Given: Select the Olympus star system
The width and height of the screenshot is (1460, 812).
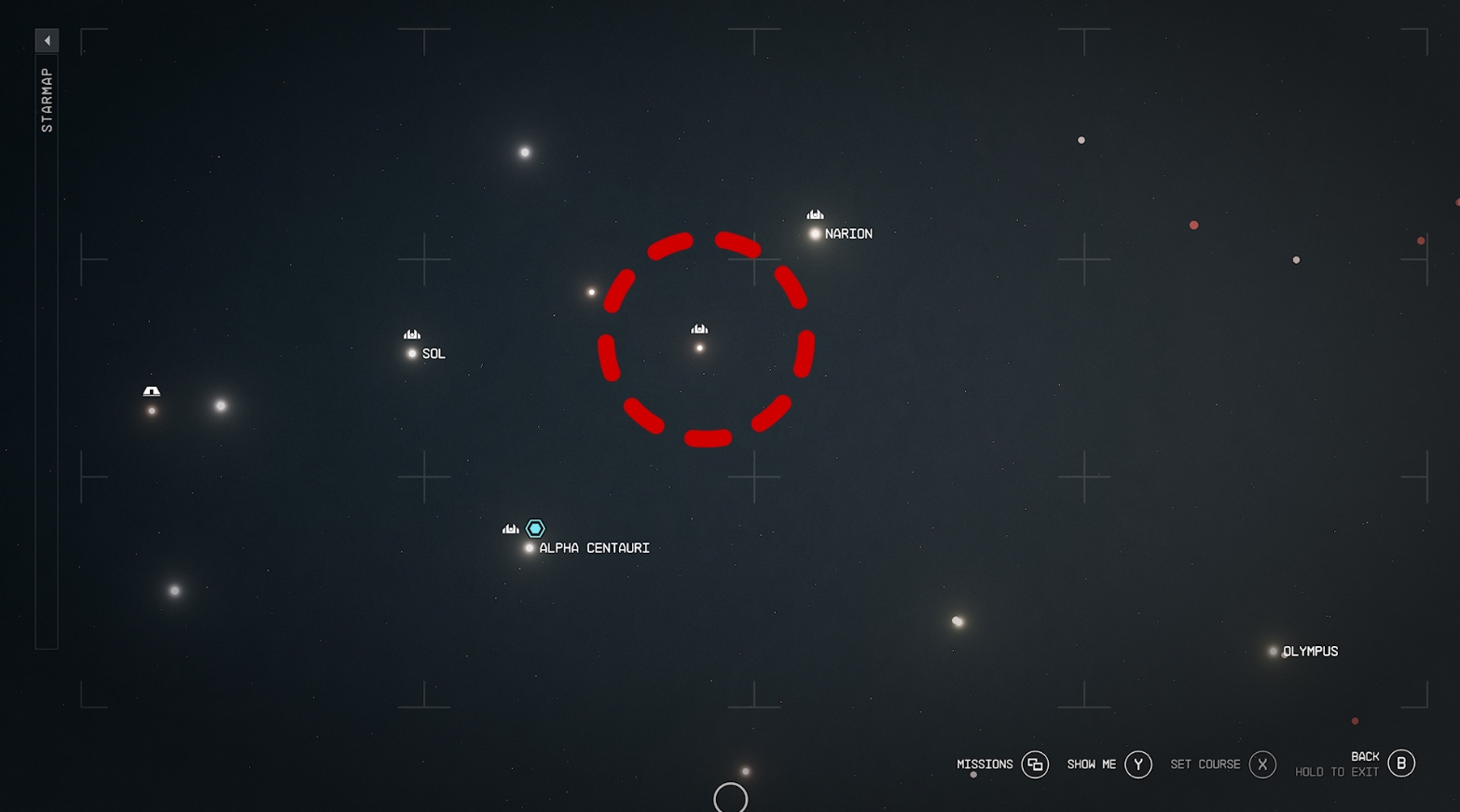Looking at the screenshot, I should coord(1273,652).
